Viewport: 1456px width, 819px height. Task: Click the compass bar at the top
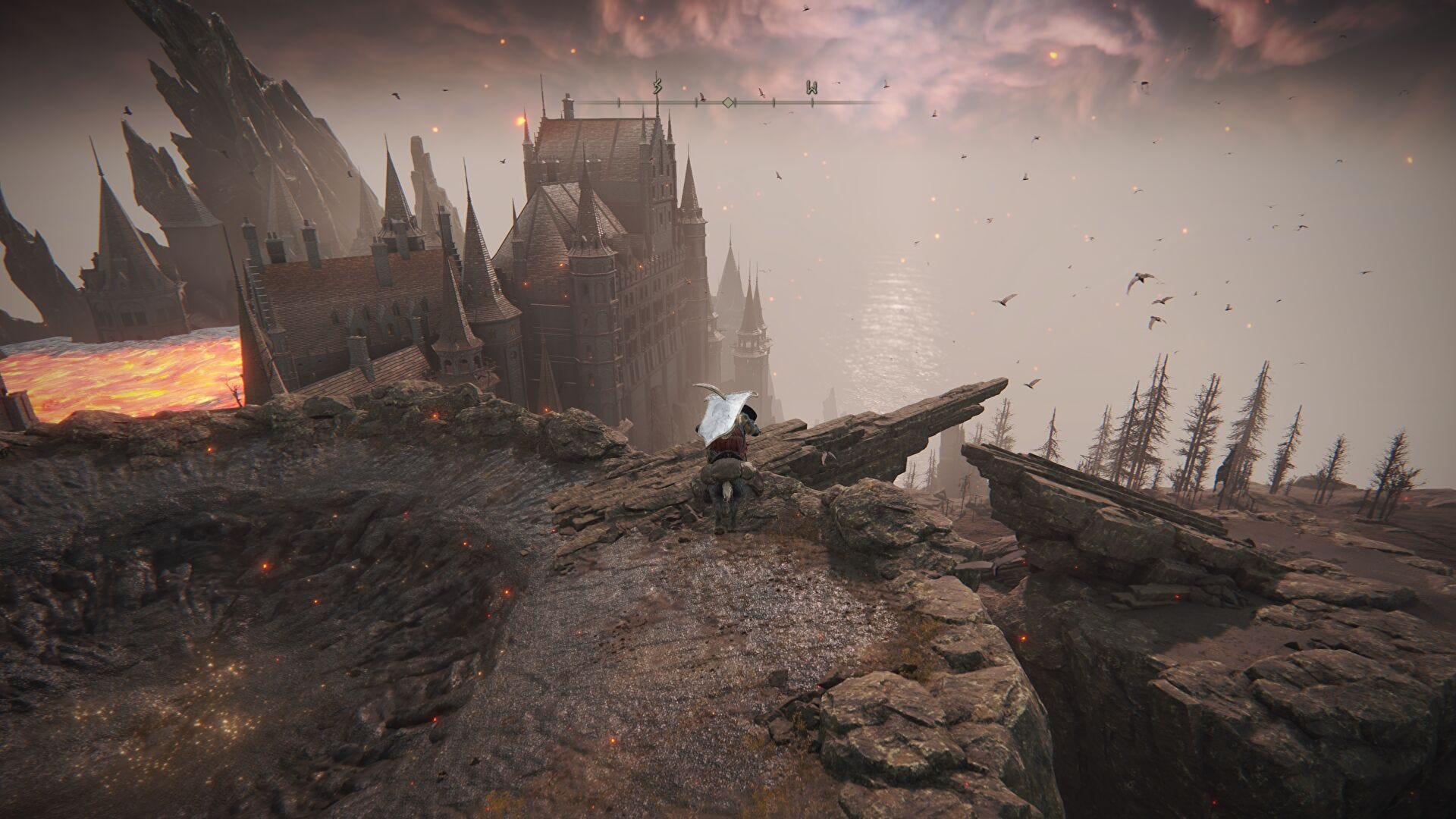728,101
